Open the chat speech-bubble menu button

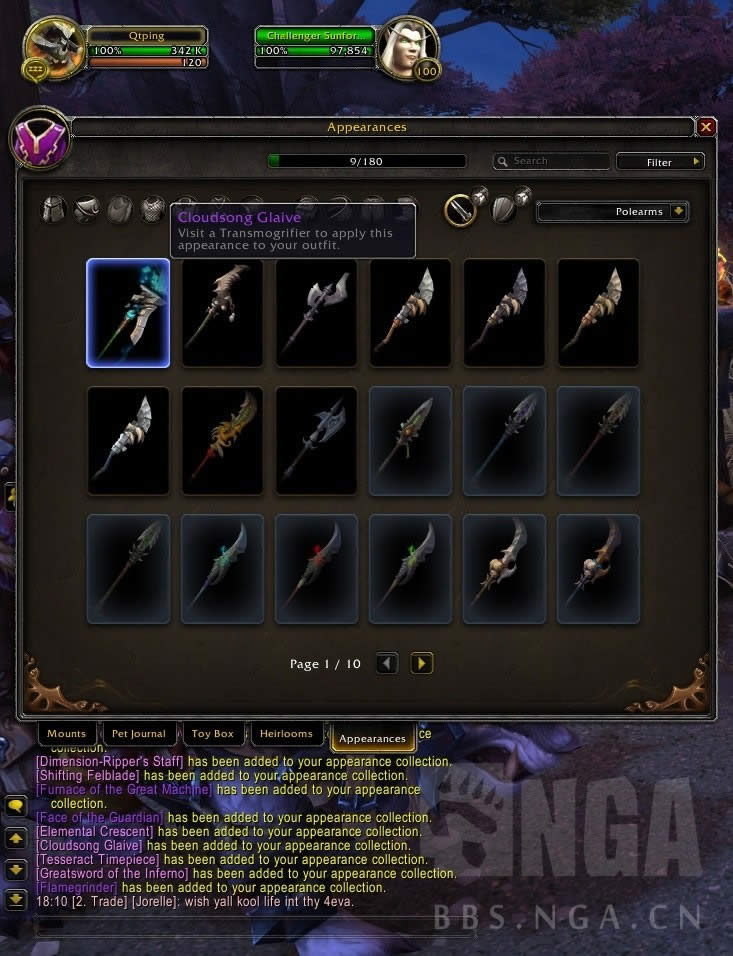coord(16,805)
